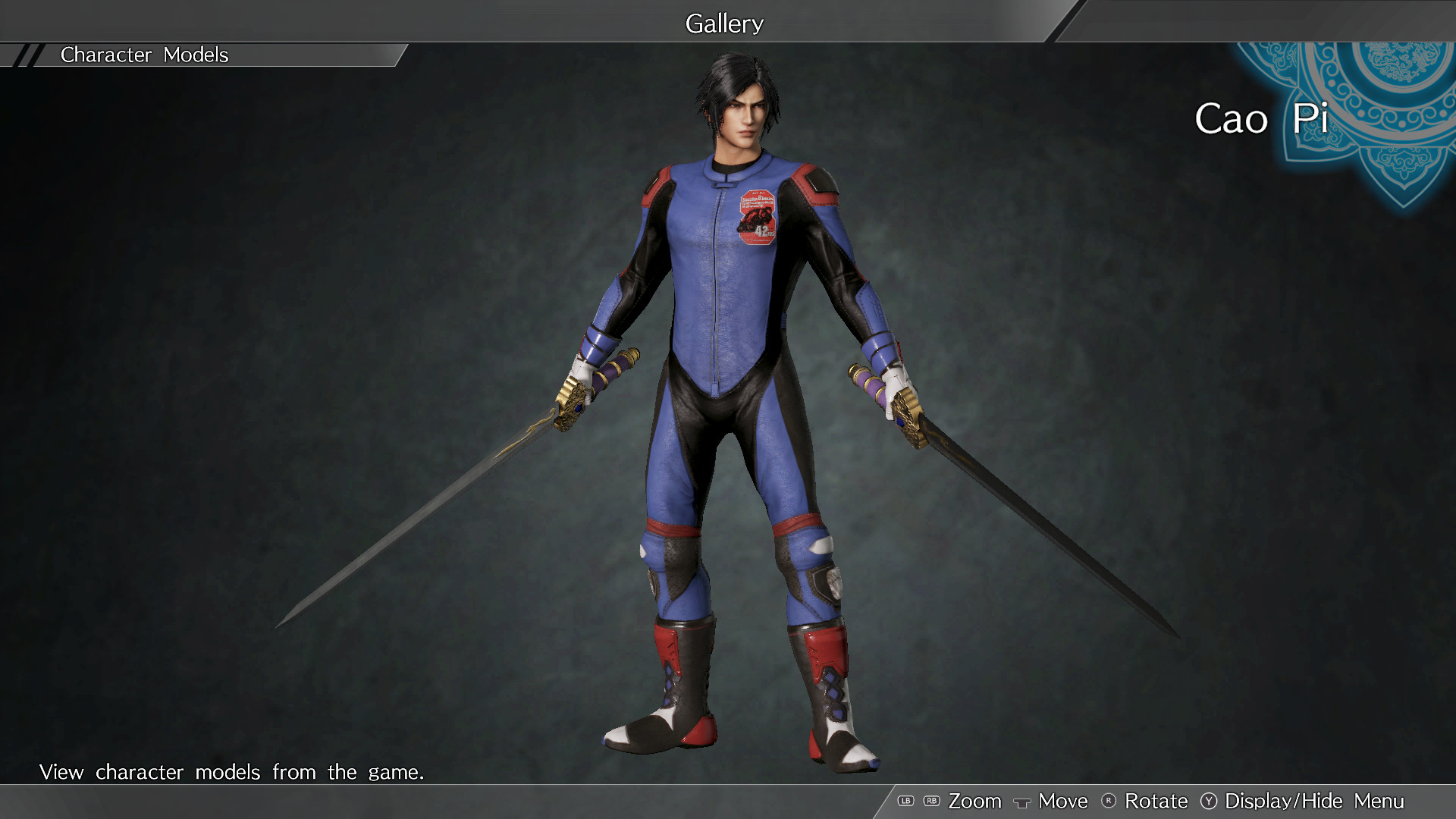Switch to the Character Models section
The width and height of the screenshot is (1456, 819).
point(144,55)
